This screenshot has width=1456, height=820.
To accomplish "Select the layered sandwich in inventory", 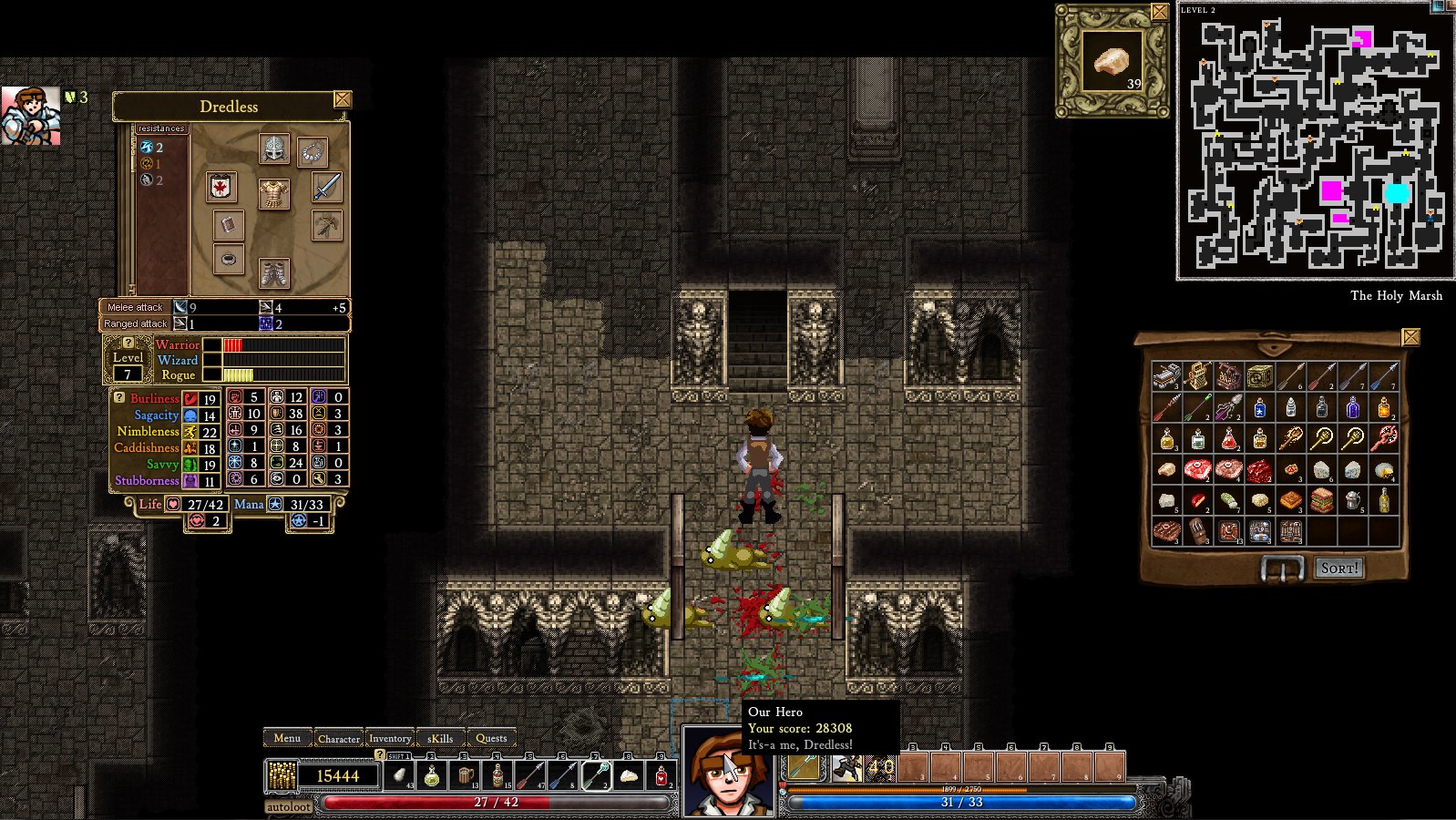I will (1322, 500).
